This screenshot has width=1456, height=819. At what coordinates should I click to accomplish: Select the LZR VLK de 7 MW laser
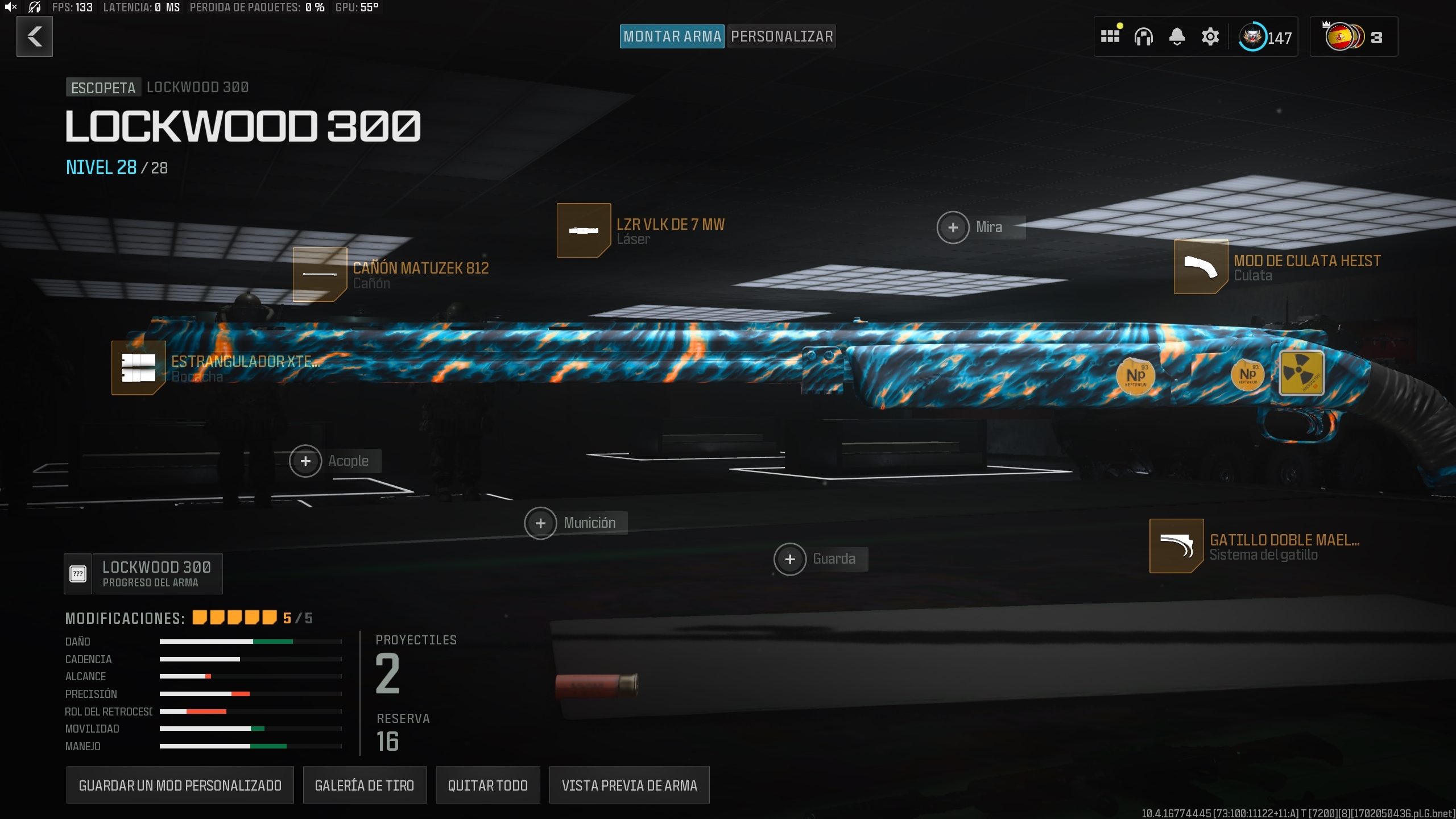coord(584,230)
